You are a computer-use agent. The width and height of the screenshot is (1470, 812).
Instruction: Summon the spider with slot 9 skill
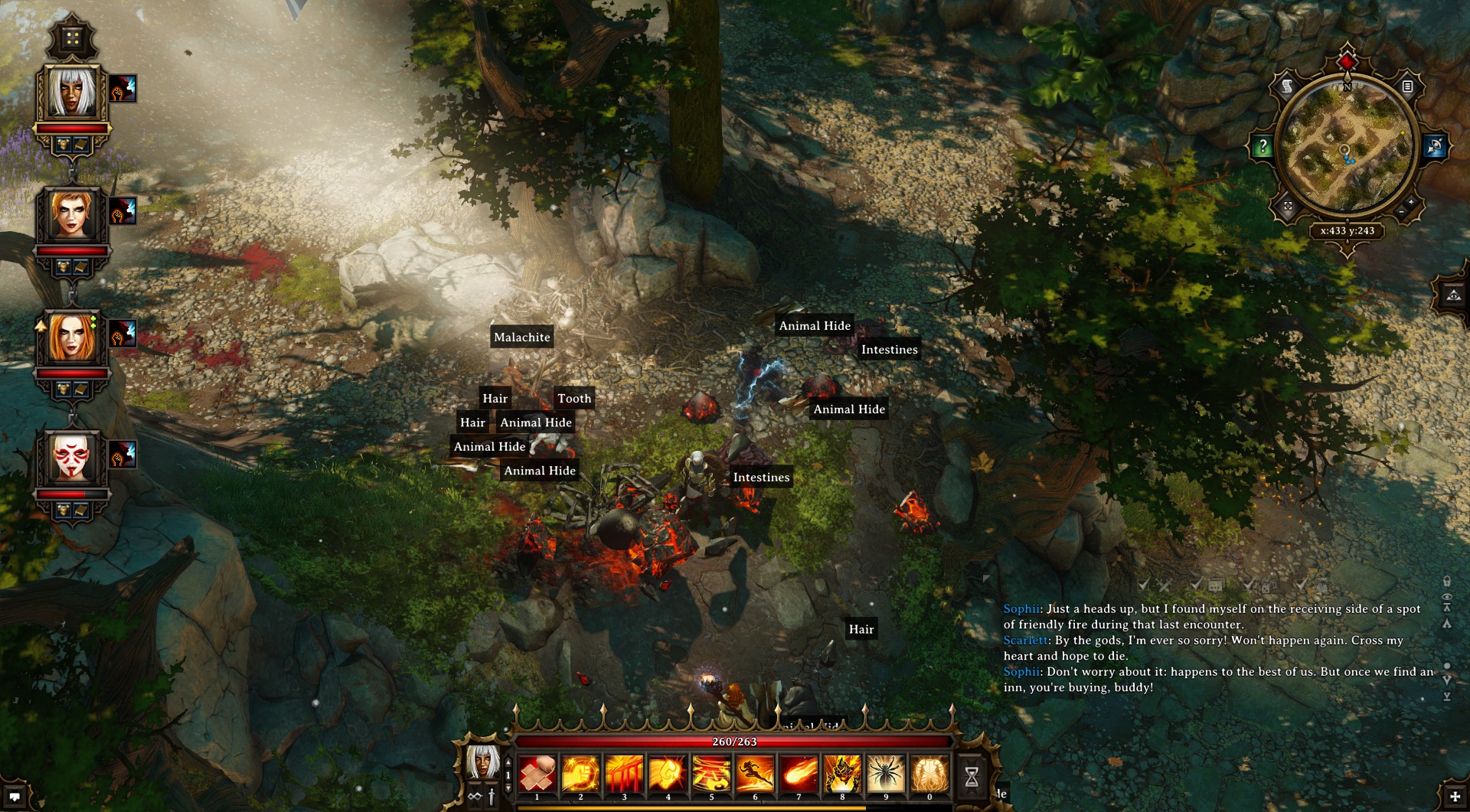point(886,774)
